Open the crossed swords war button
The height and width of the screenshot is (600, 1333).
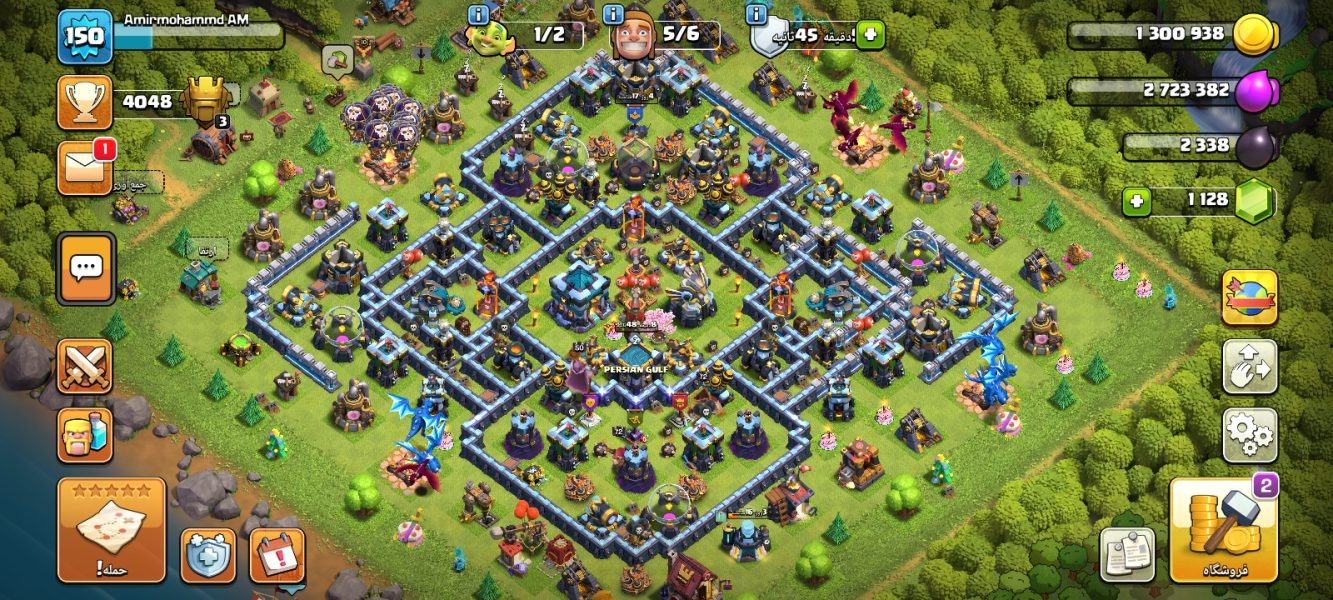pos(84,366)
